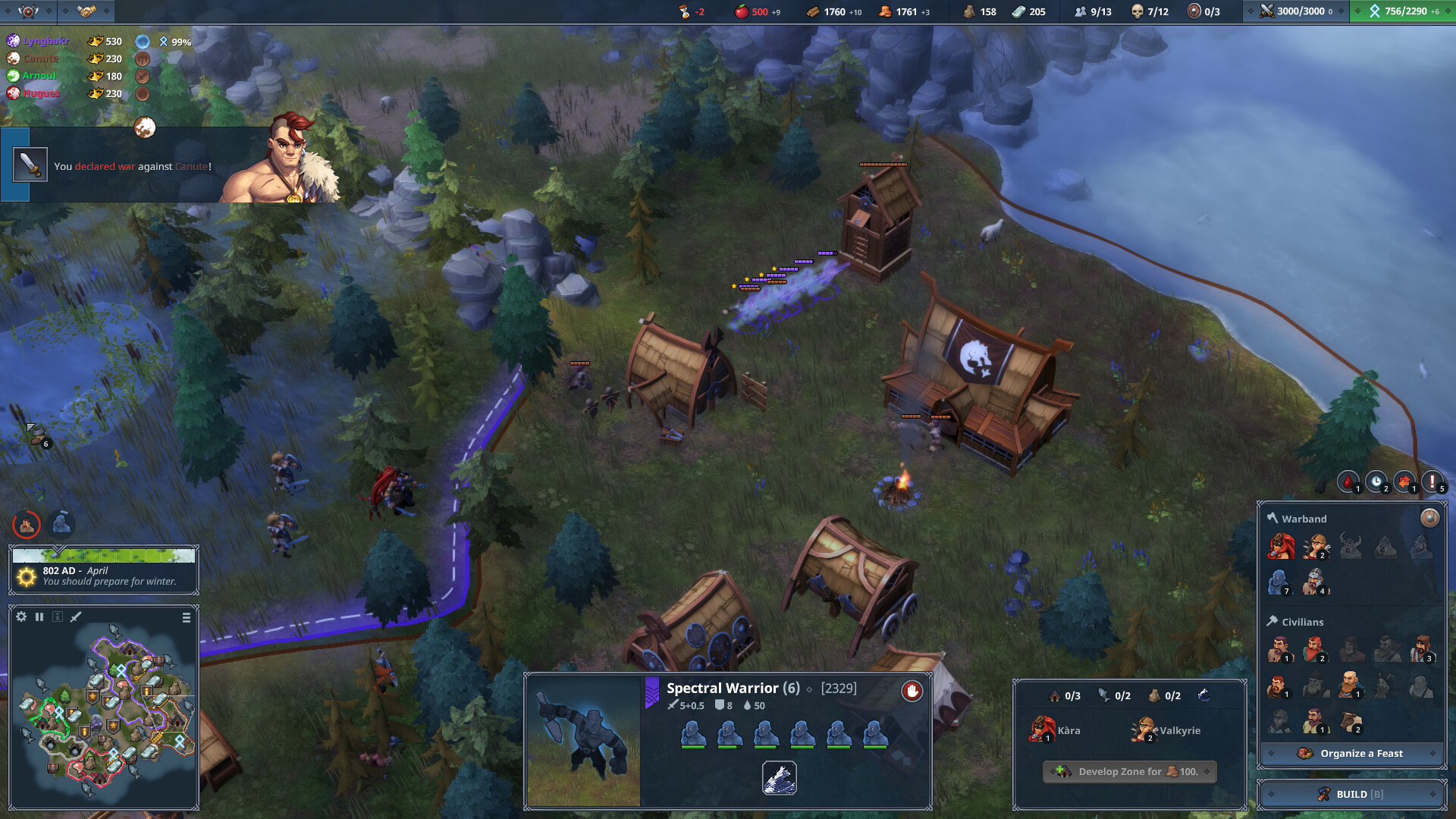
Task: Open the red exclamation alerts notification
Action: pyautogui.click(x=1432, y=482)
